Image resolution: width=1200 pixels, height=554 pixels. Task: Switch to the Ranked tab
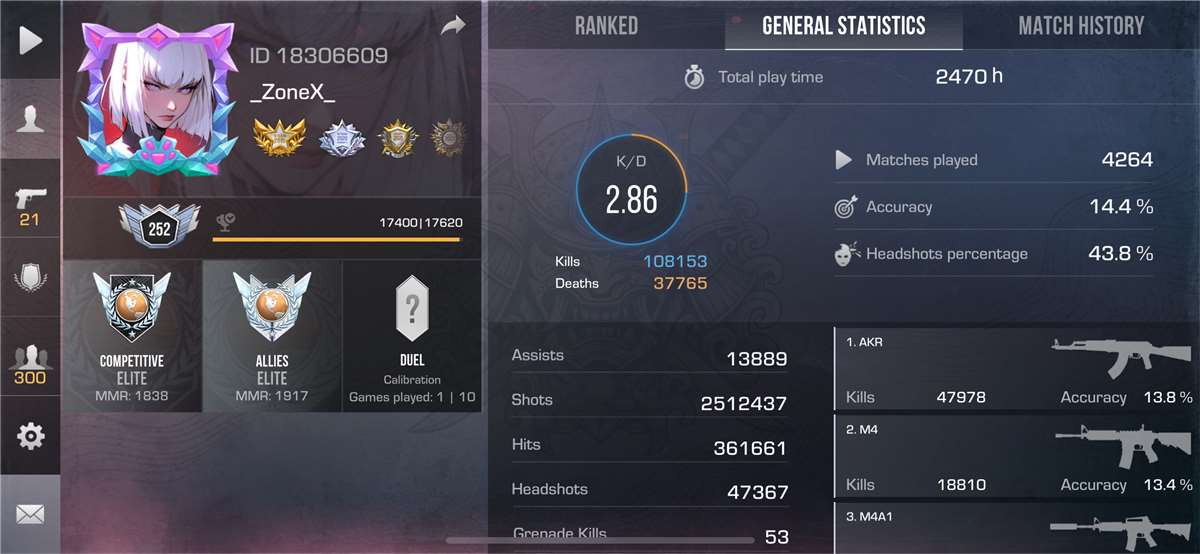[x=606, y=26]
